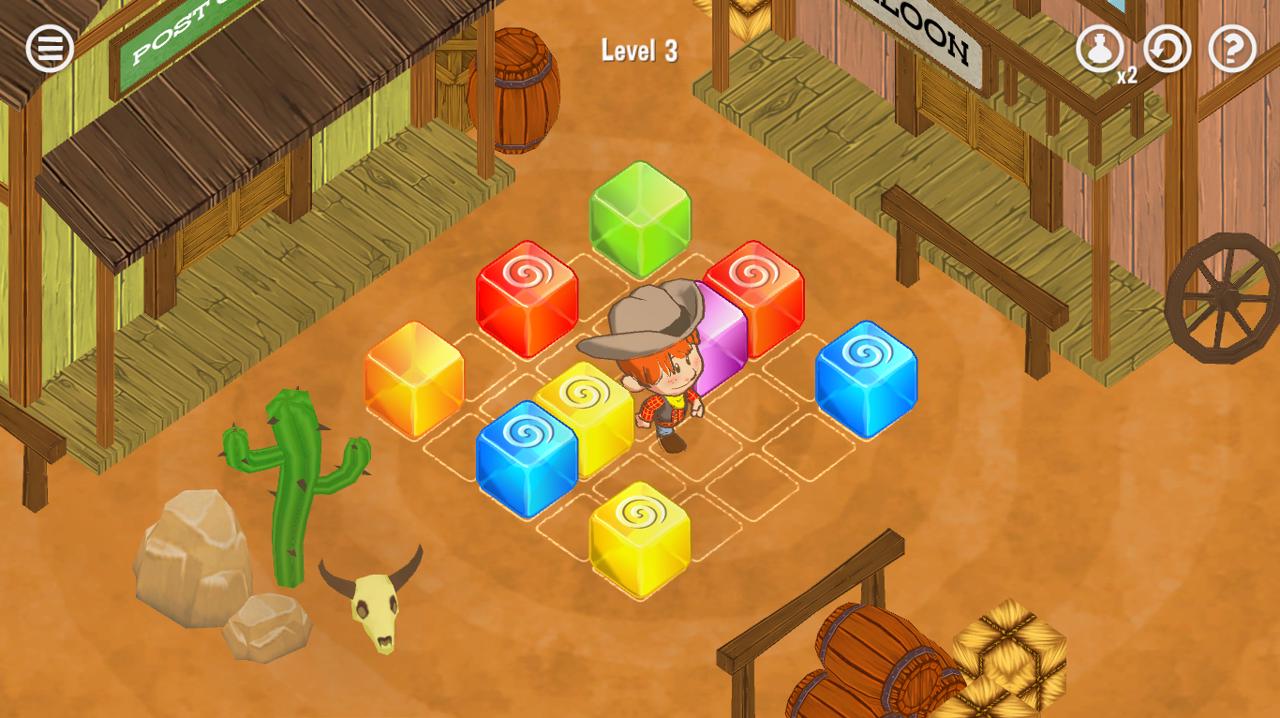This screenshot has height=718, width=1280.
Task: Open the question mark help button
Action: point(1232,48)
